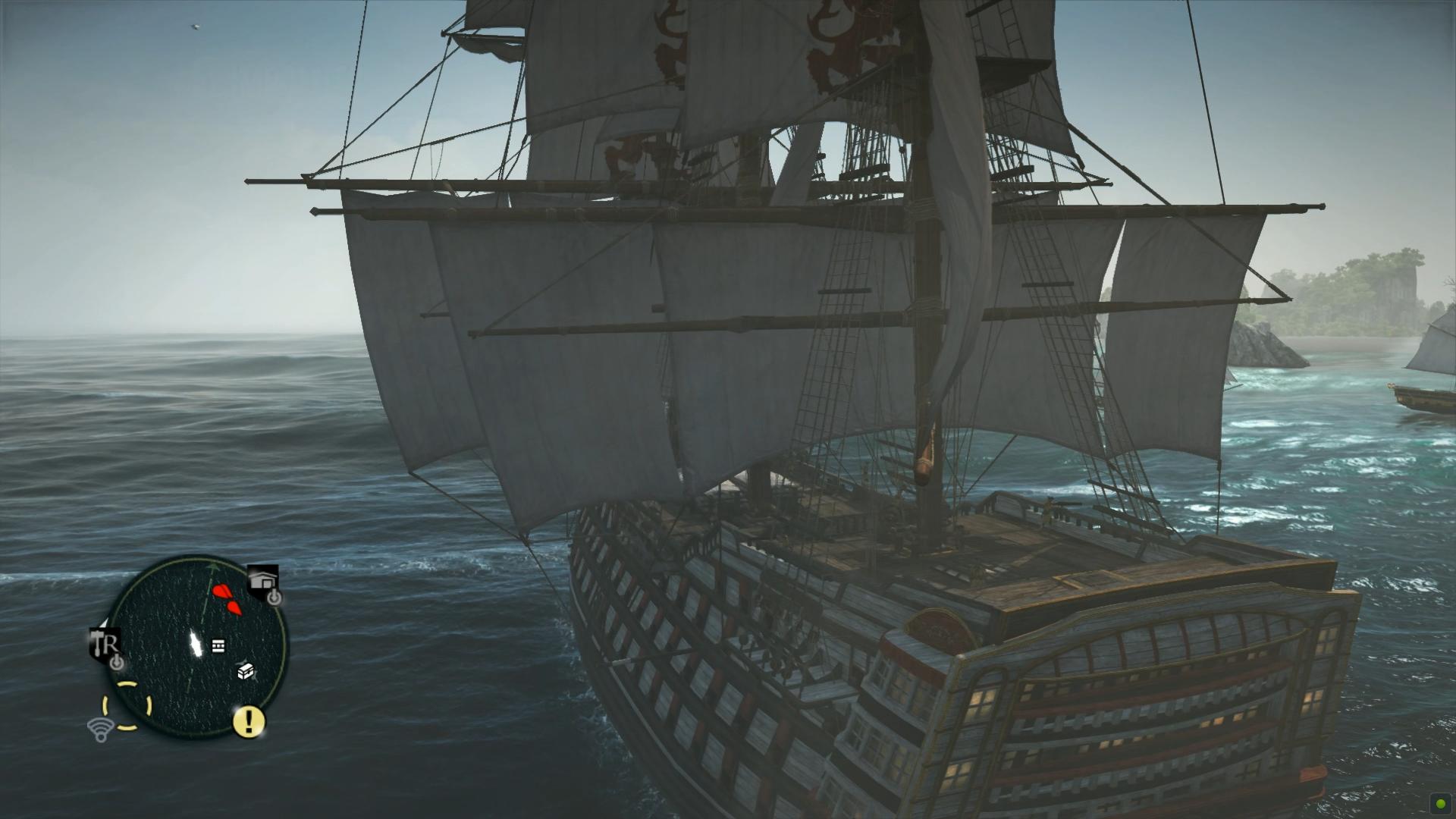Click the fort marker beside the ship
This screenshot has width=1456, height=819.
coord(218,645)
